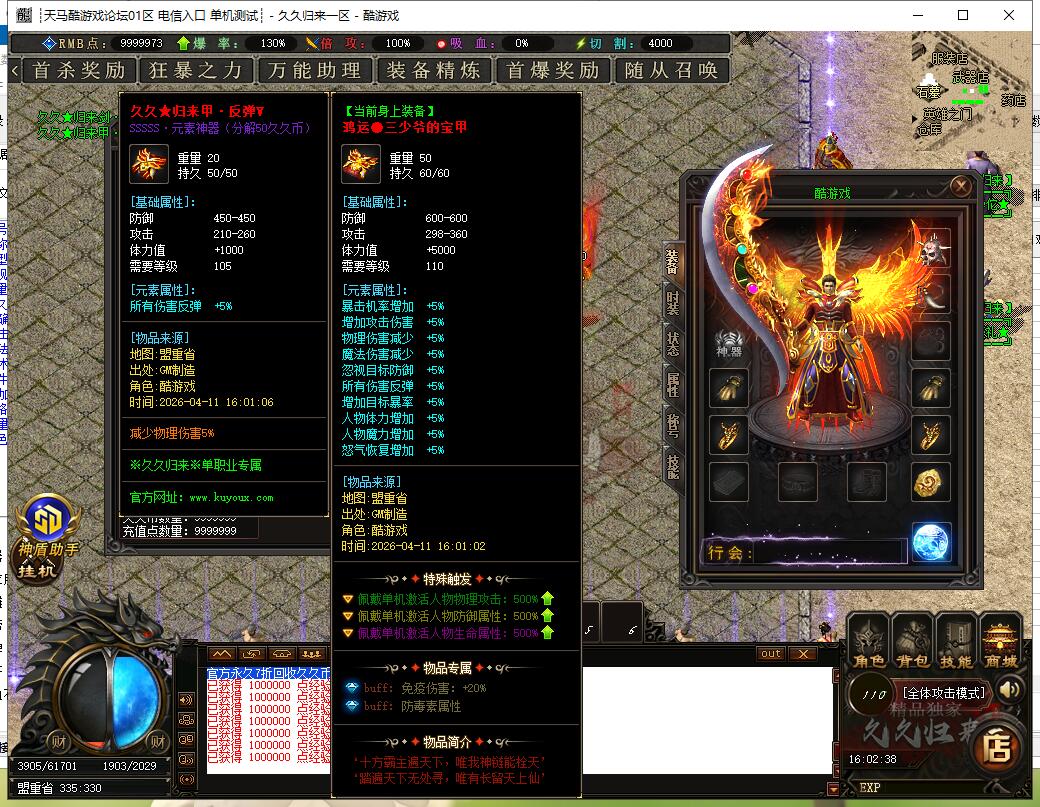Click the chat window's out button

[x=770, y=654]
